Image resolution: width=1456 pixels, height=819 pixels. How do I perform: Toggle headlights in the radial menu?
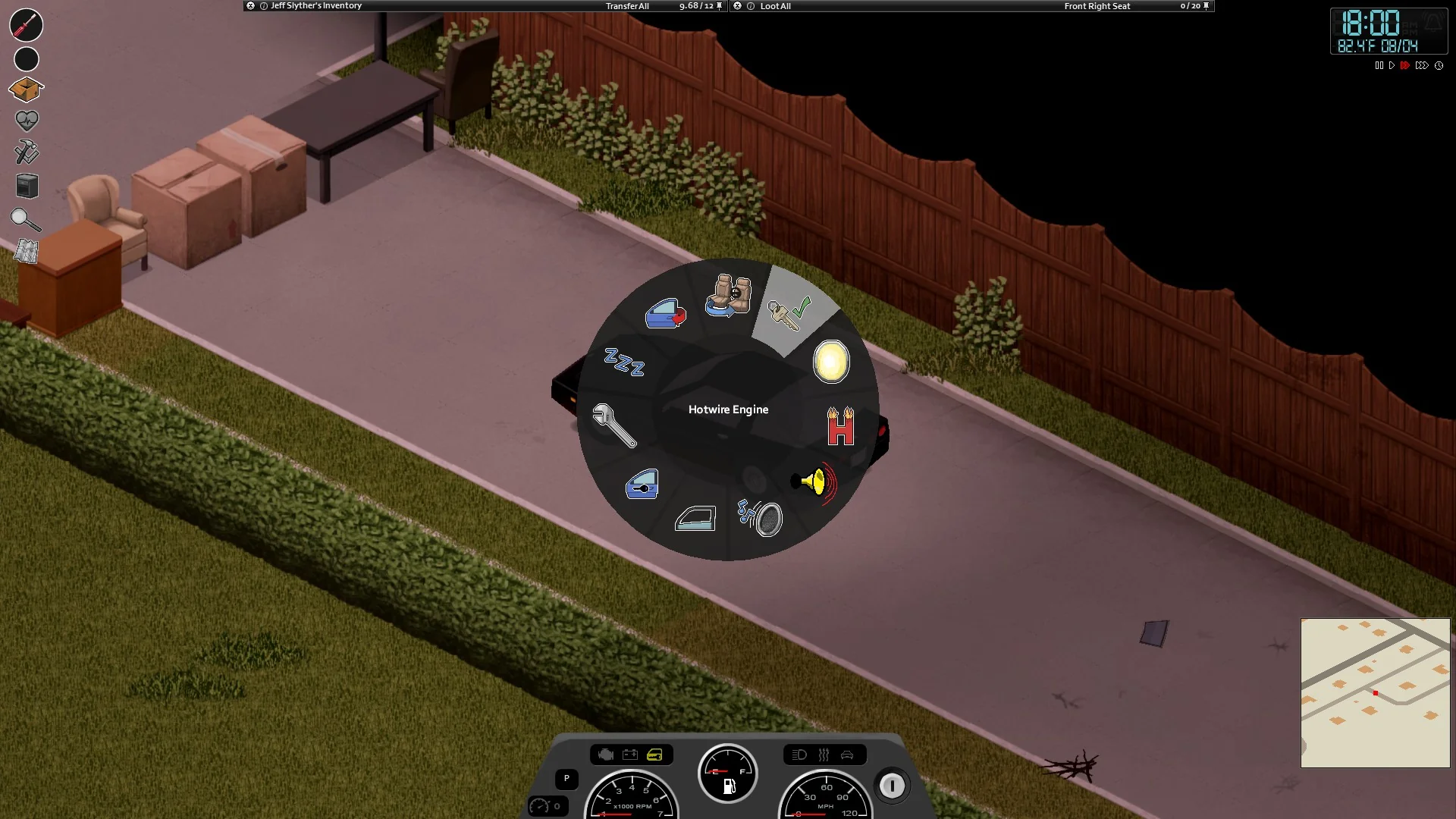(831, 362)
